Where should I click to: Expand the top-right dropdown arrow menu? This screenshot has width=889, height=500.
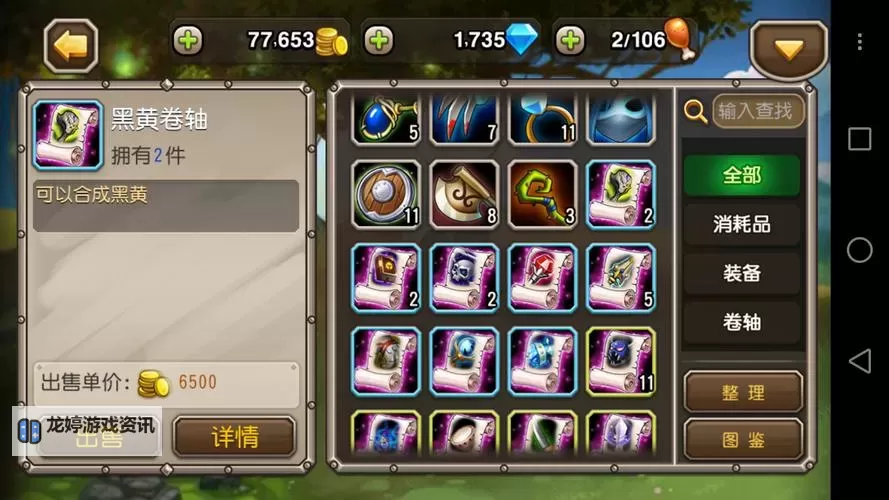[x=789, y=48]
